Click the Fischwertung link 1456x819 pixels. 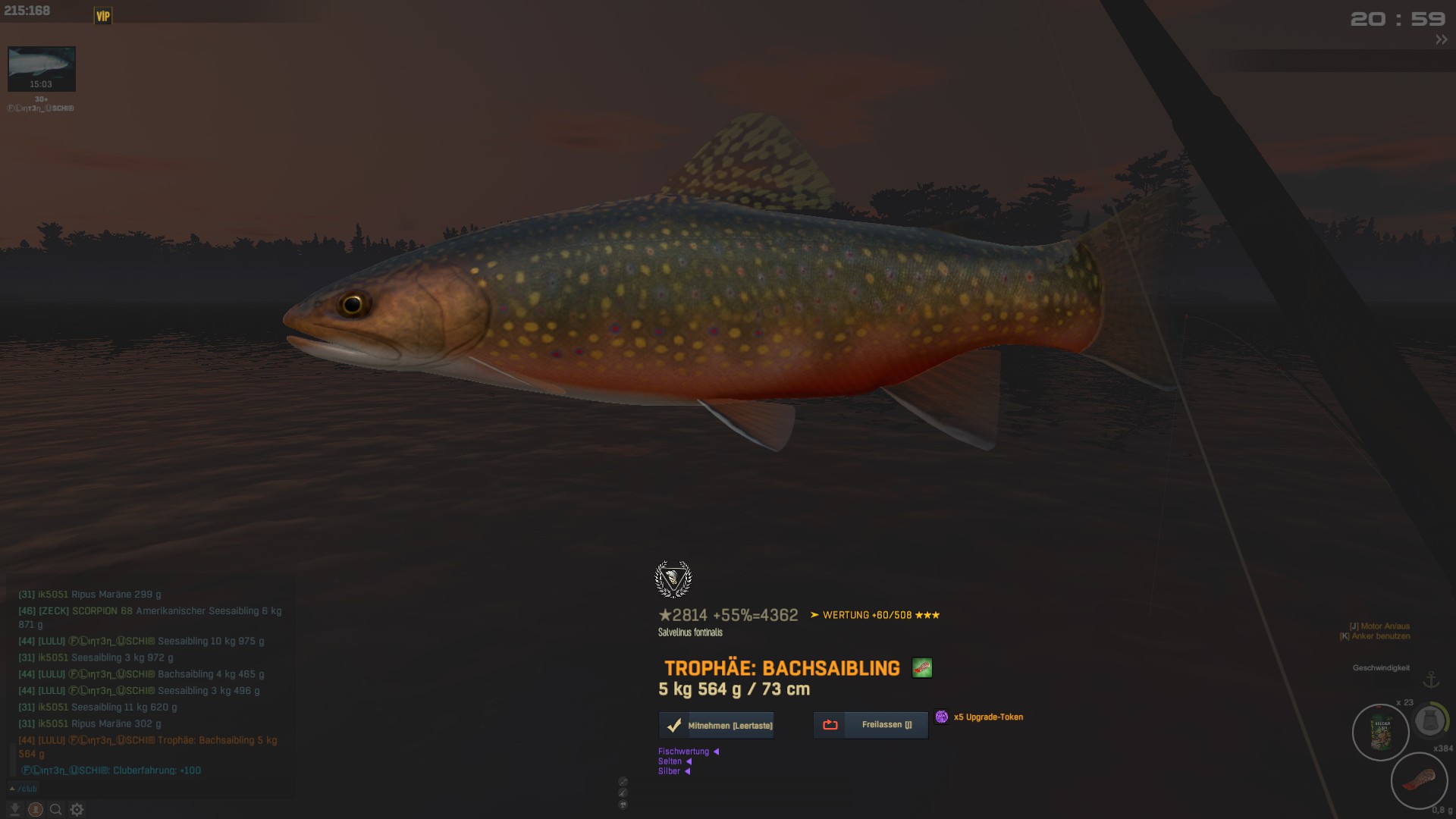[x=684, y=752]
